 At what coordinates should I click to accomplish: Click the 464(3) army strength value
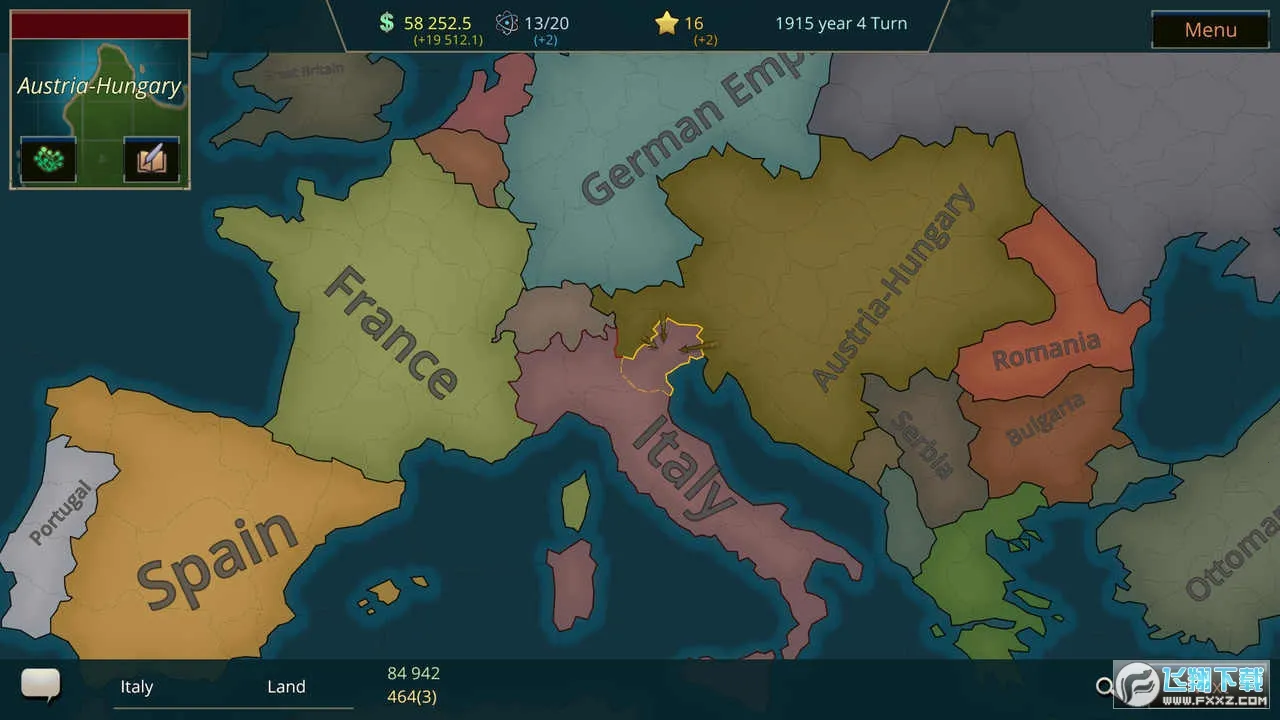coord(412,697)
